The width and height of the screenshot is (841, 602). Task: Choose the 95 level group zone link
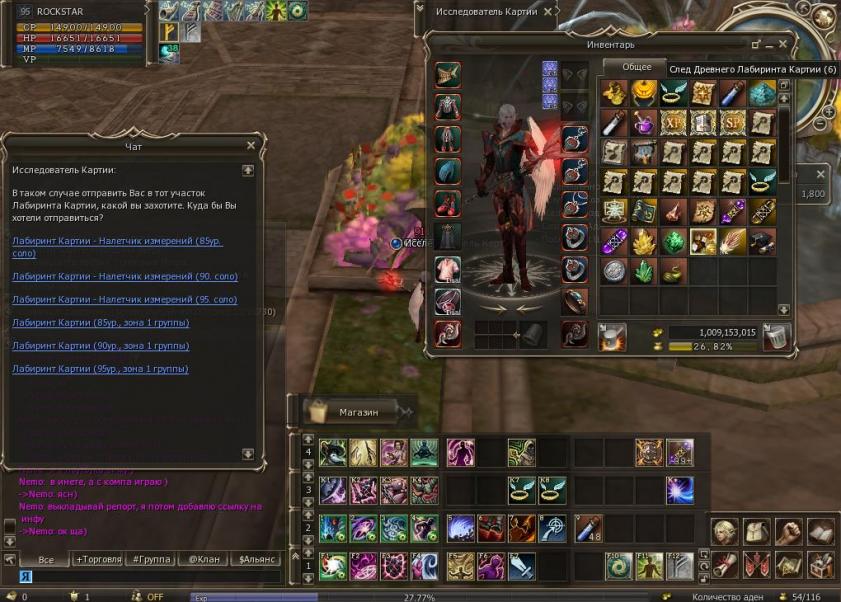[100, 369]
